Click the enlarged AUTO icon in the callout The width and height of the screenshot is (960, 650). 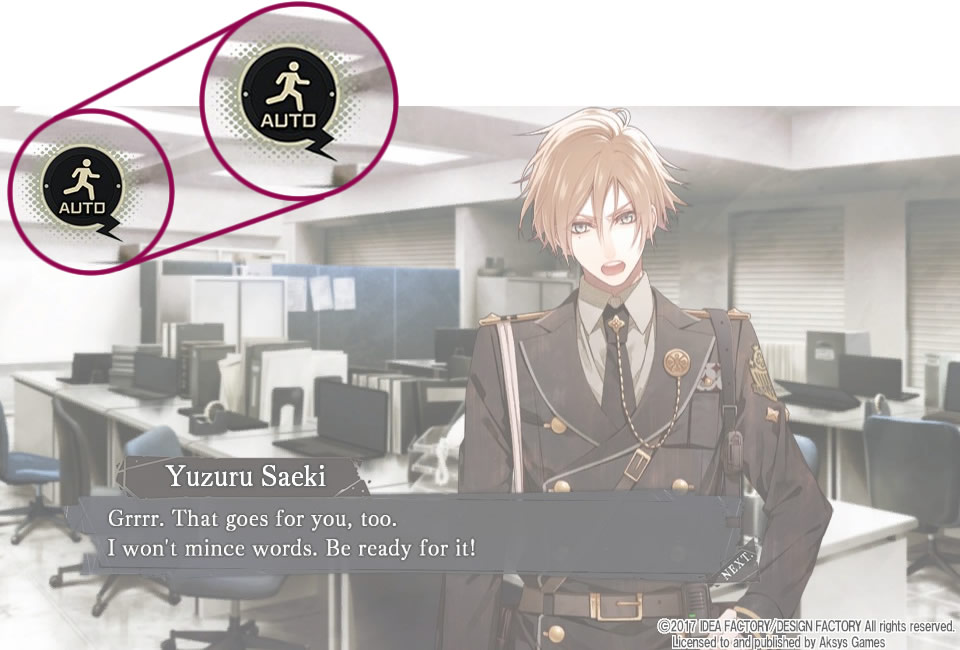coord(287,97)
